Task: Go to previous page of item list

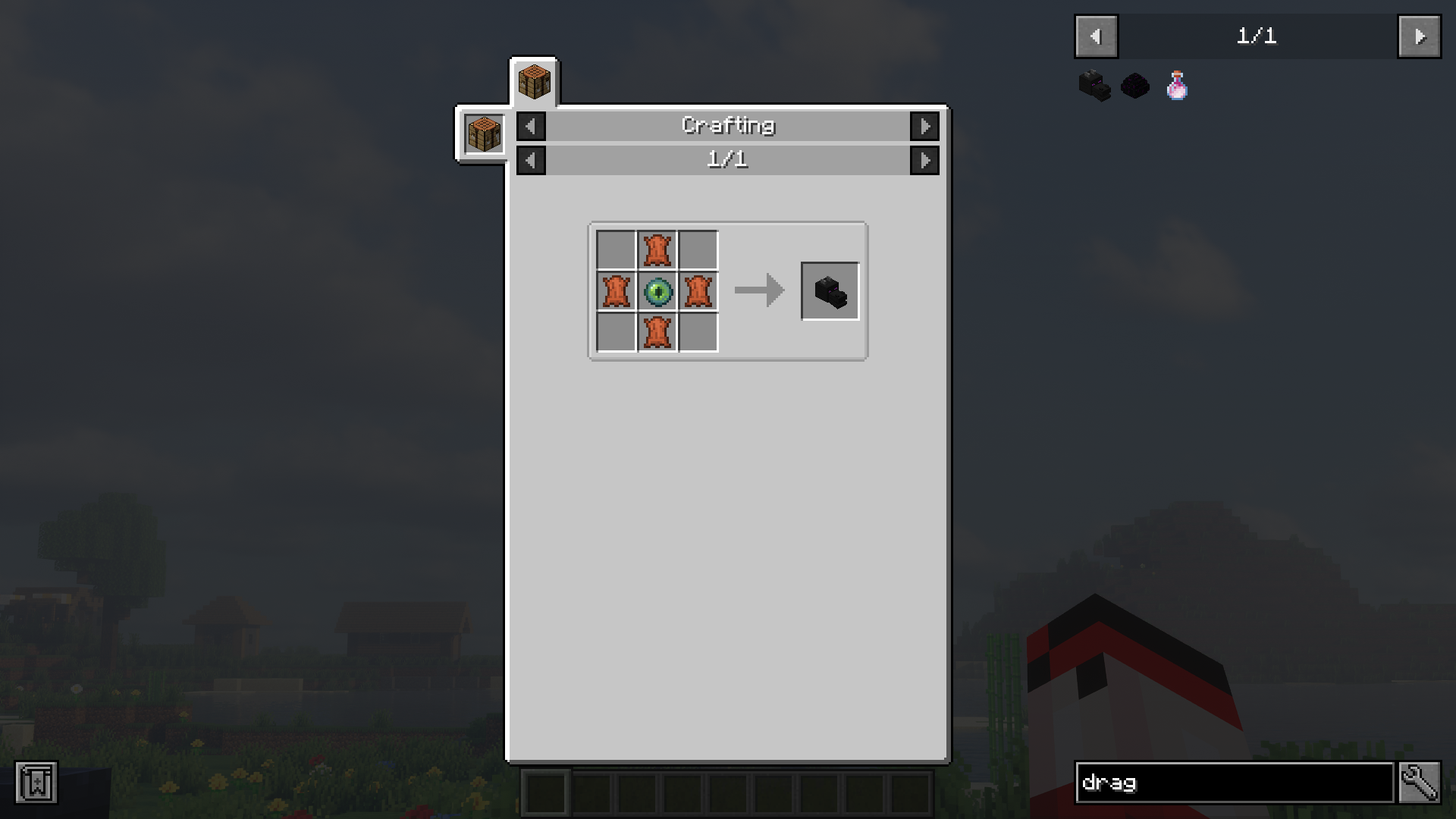Action: tap(1096, 36)
